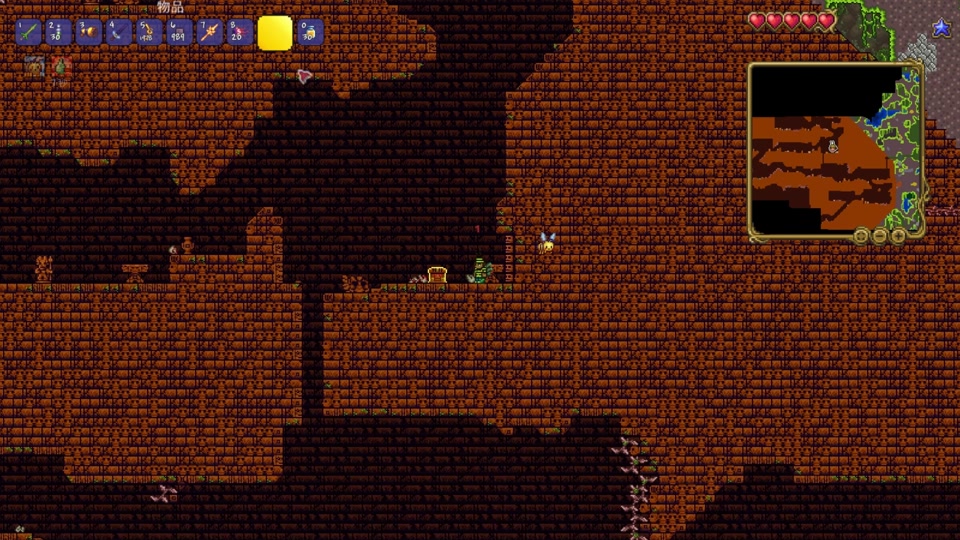Zoom in the minimap with the plus button

pyautogui.click(x=898, y=236)
